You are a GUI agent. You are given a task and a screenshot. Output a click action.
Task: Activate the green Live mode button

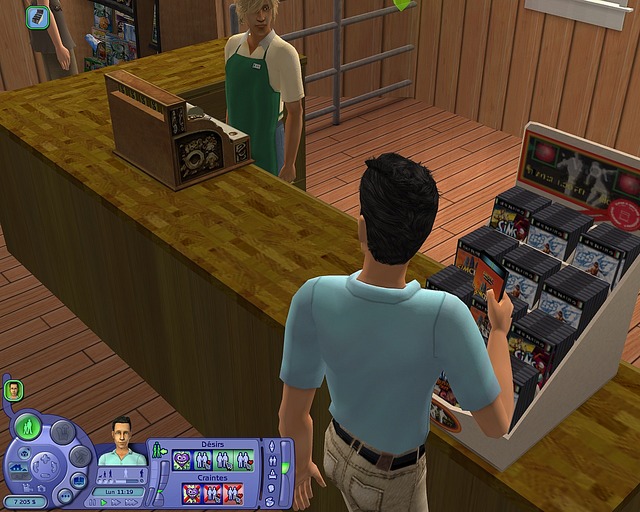[30, 427]
